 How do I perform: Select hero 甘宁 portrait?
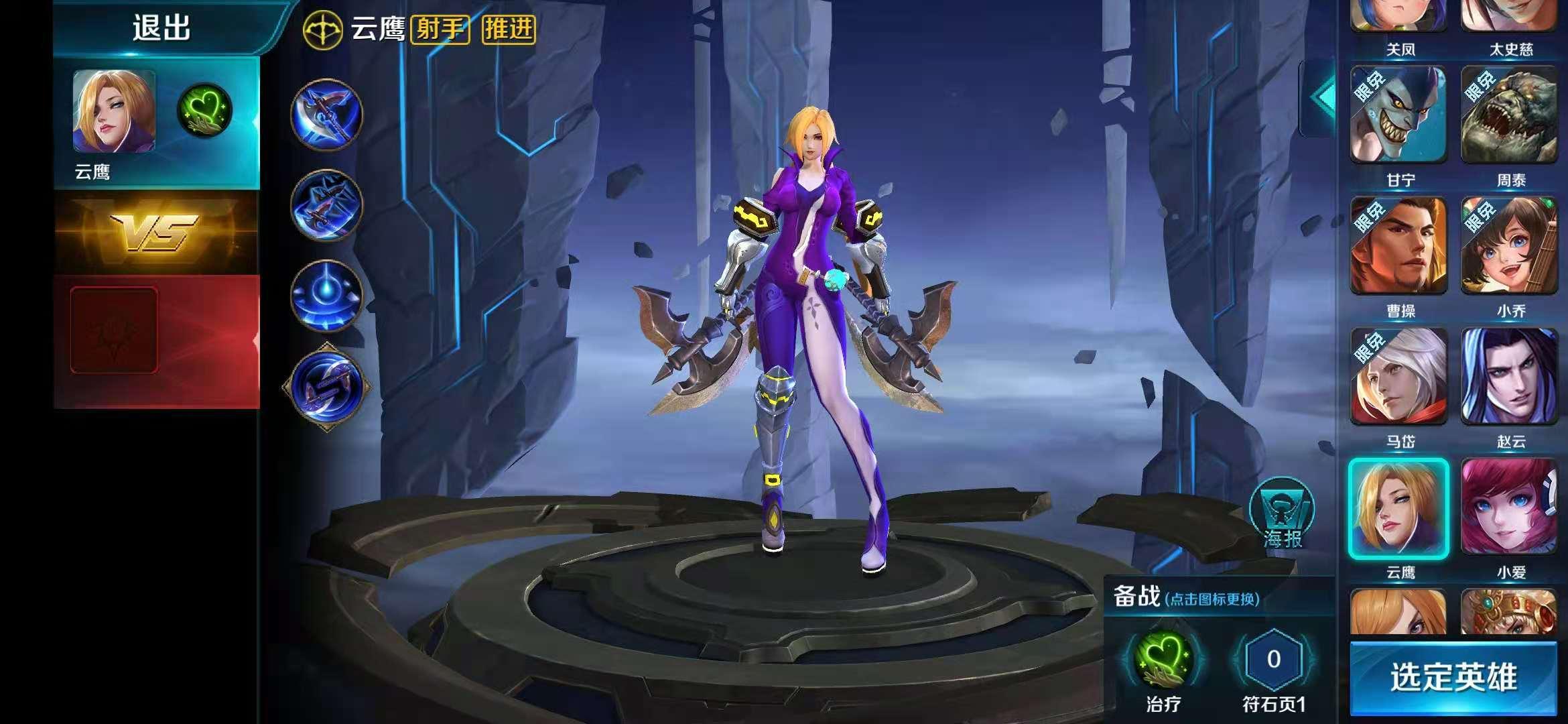pos(1398,115)
